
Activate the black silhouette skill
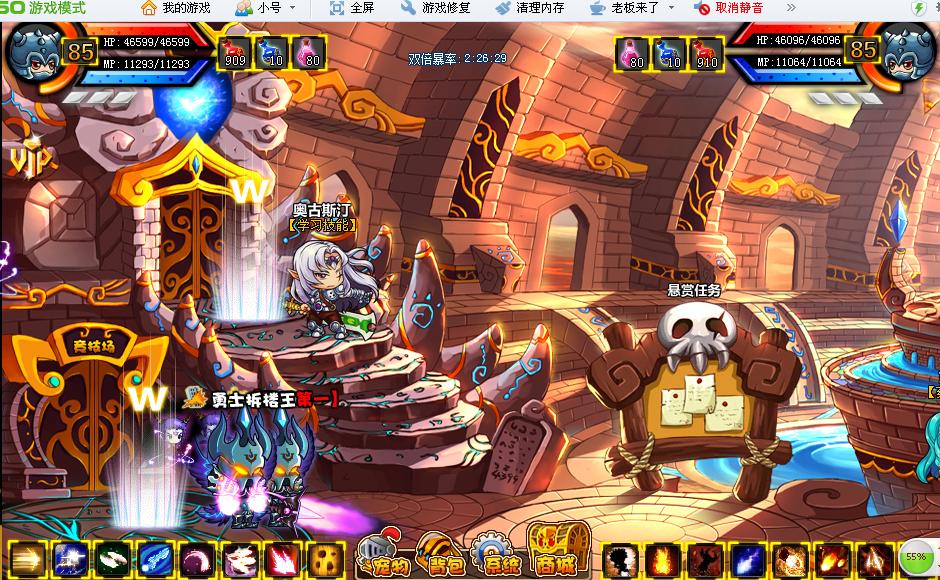click(620, 559)
